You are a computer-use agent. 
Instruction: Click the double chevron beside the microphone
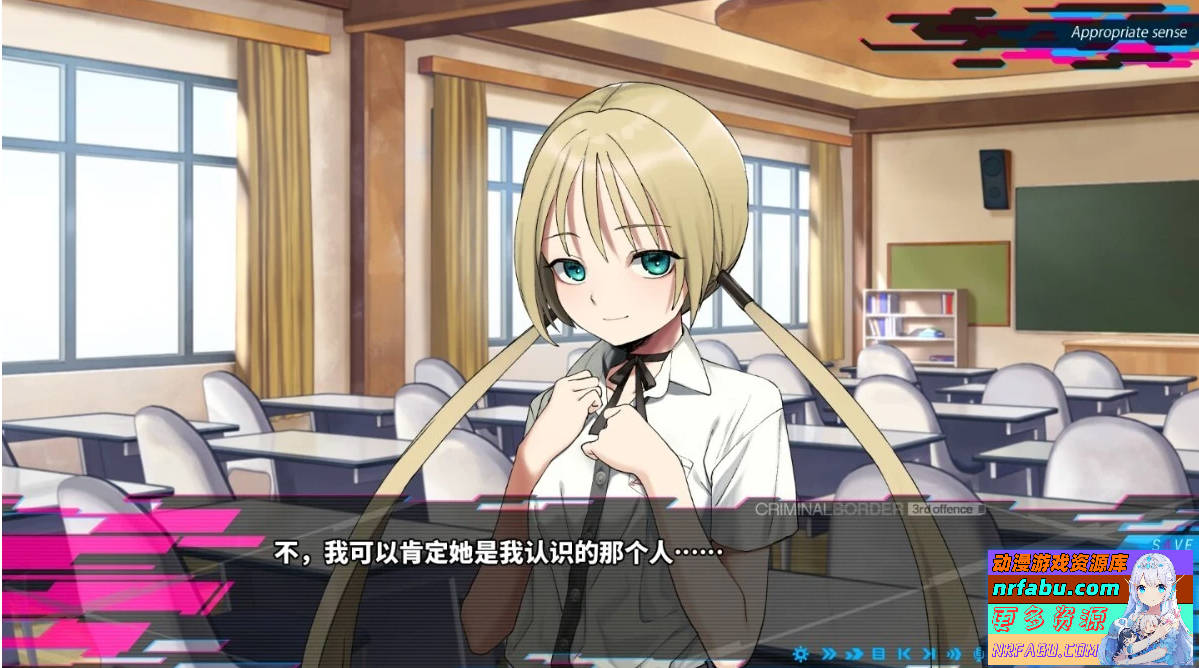[x=954, y=654]
